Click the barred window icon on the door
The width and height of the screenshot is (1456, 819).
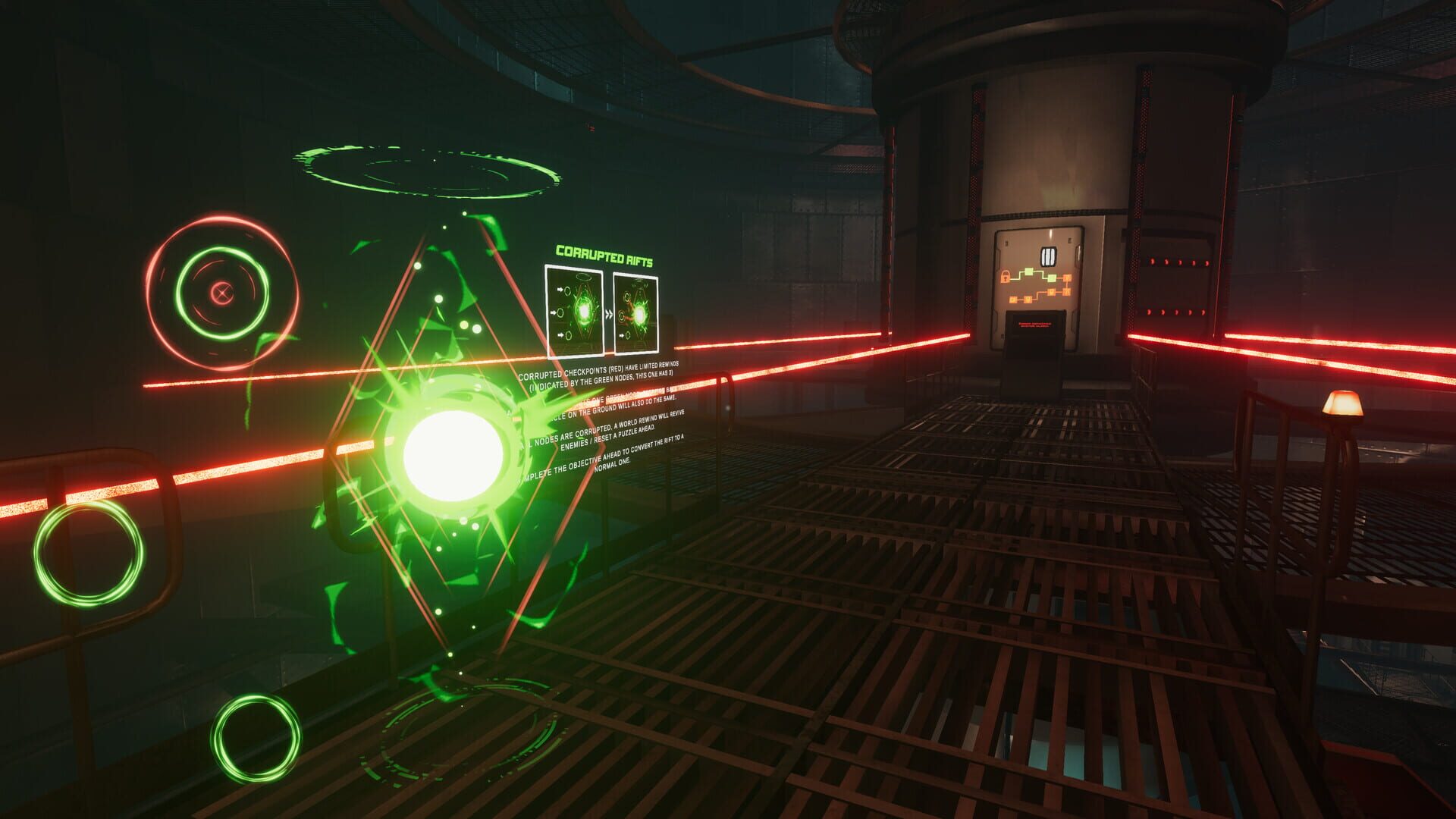click(x=1049, y=256)
